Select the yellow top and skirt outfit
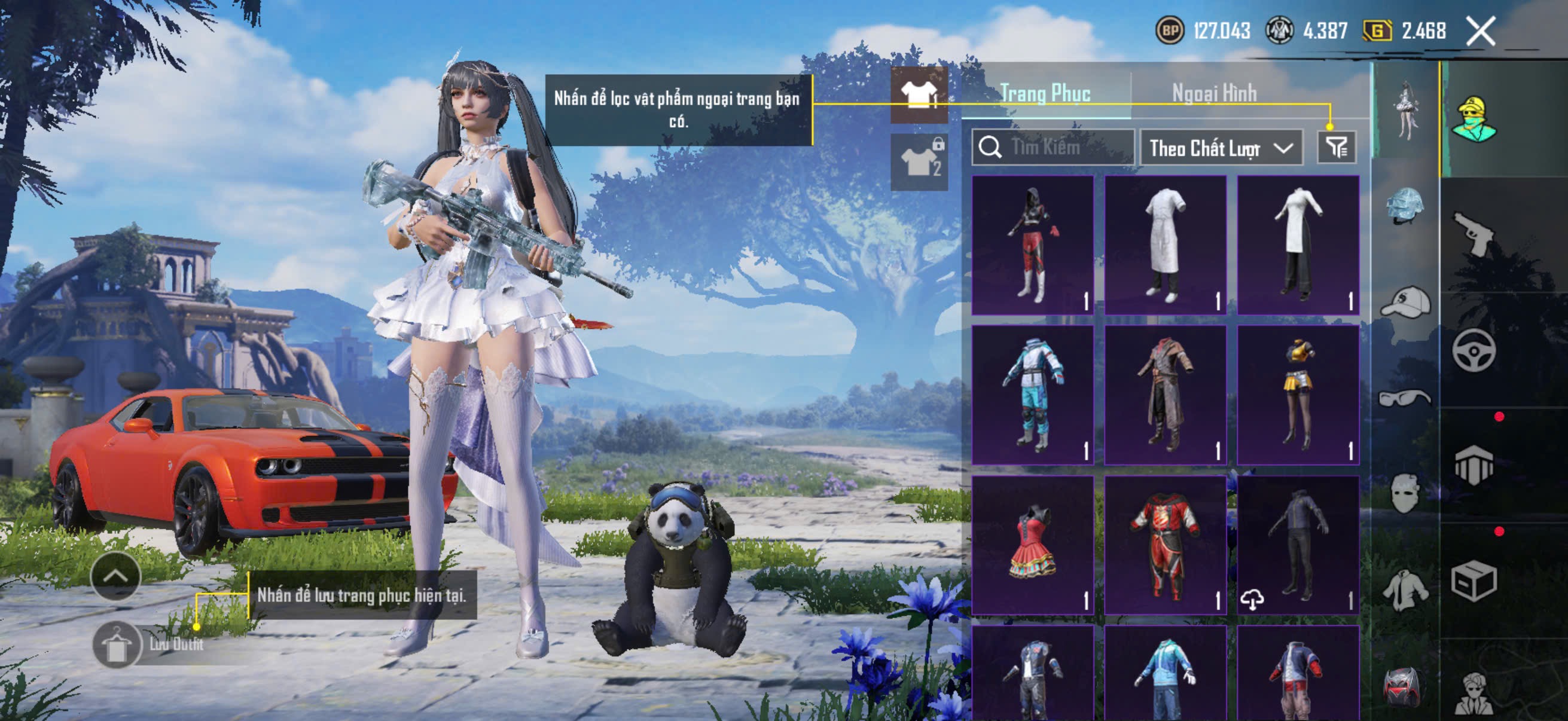Image resolution: width=1568 pixels, height=721 pixels. click(x=1298, y=394)
